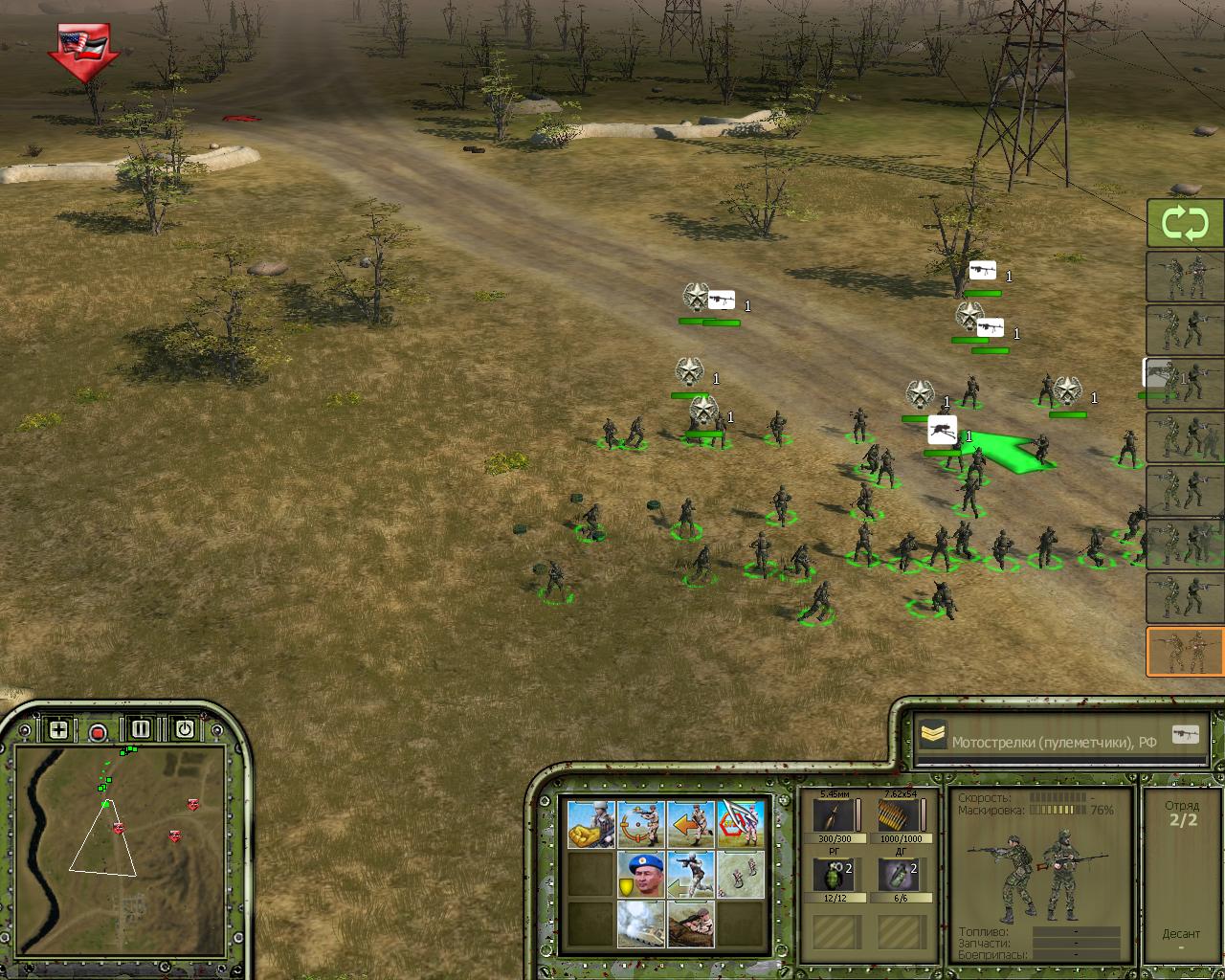Choose the running soldier green-arrow command
Viewport: 1225px width, 980px height.
[691, 875]
